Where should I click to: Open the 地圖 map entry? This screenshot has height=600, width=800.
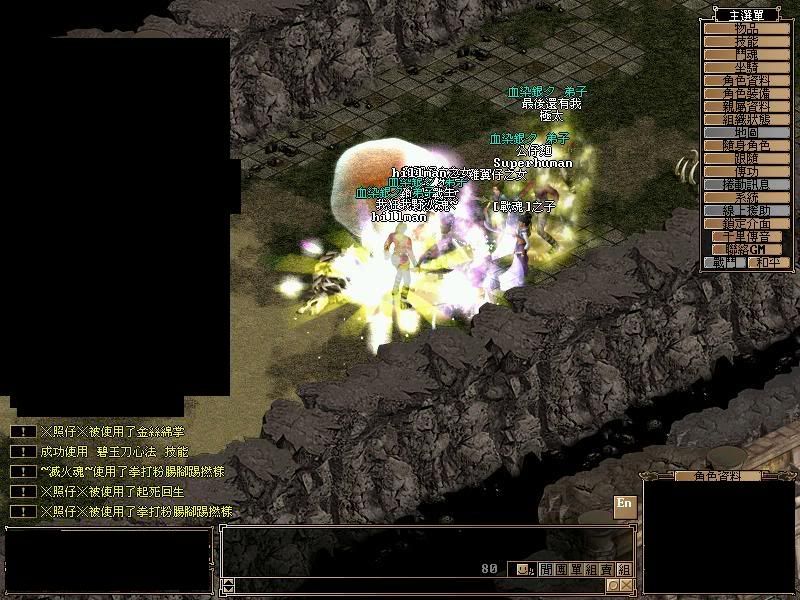(747, 132)
